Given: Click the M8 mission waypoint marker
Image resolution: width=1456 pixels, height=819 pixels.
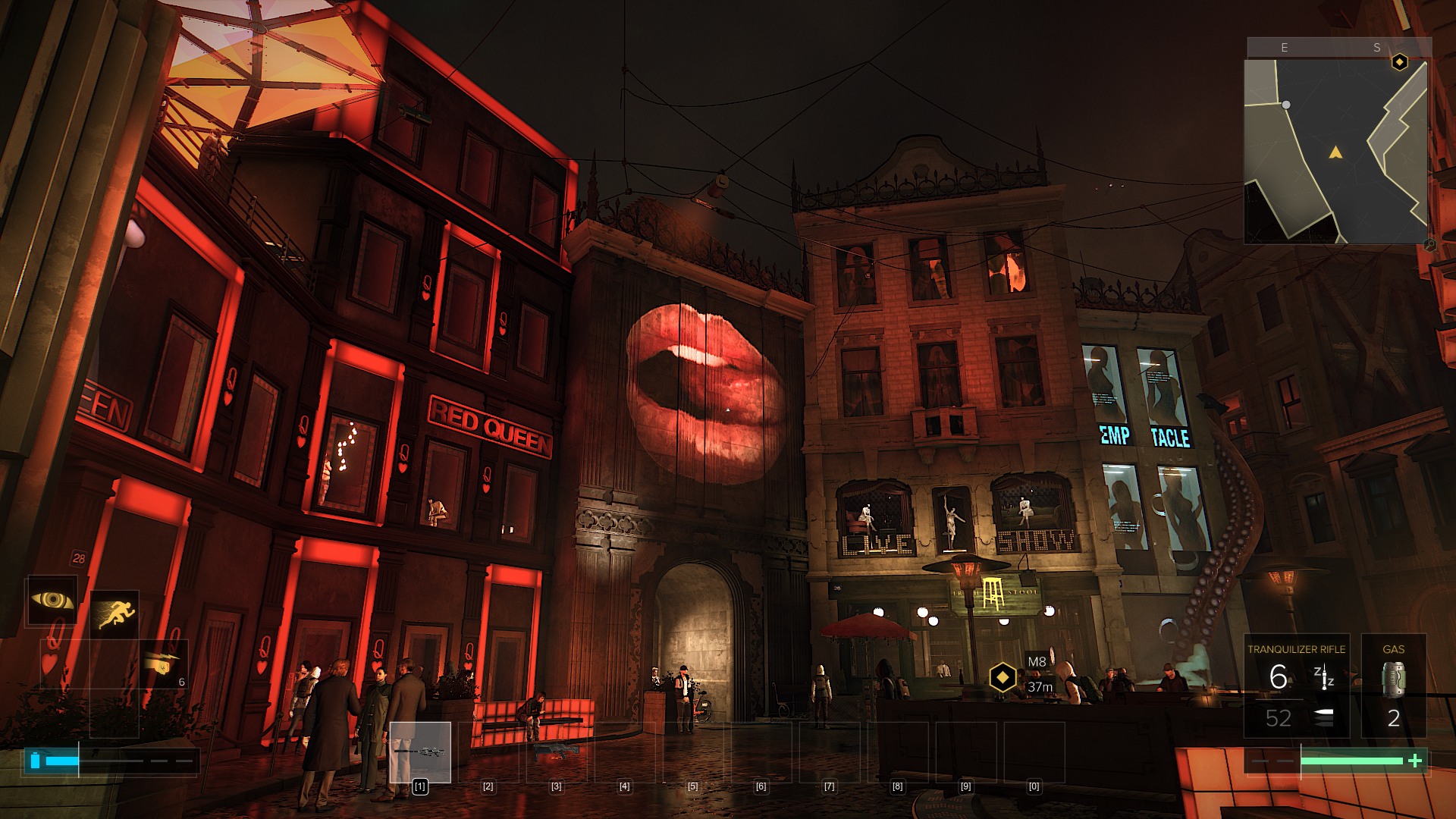Looking at the screenshot, I should [1003, 676].
